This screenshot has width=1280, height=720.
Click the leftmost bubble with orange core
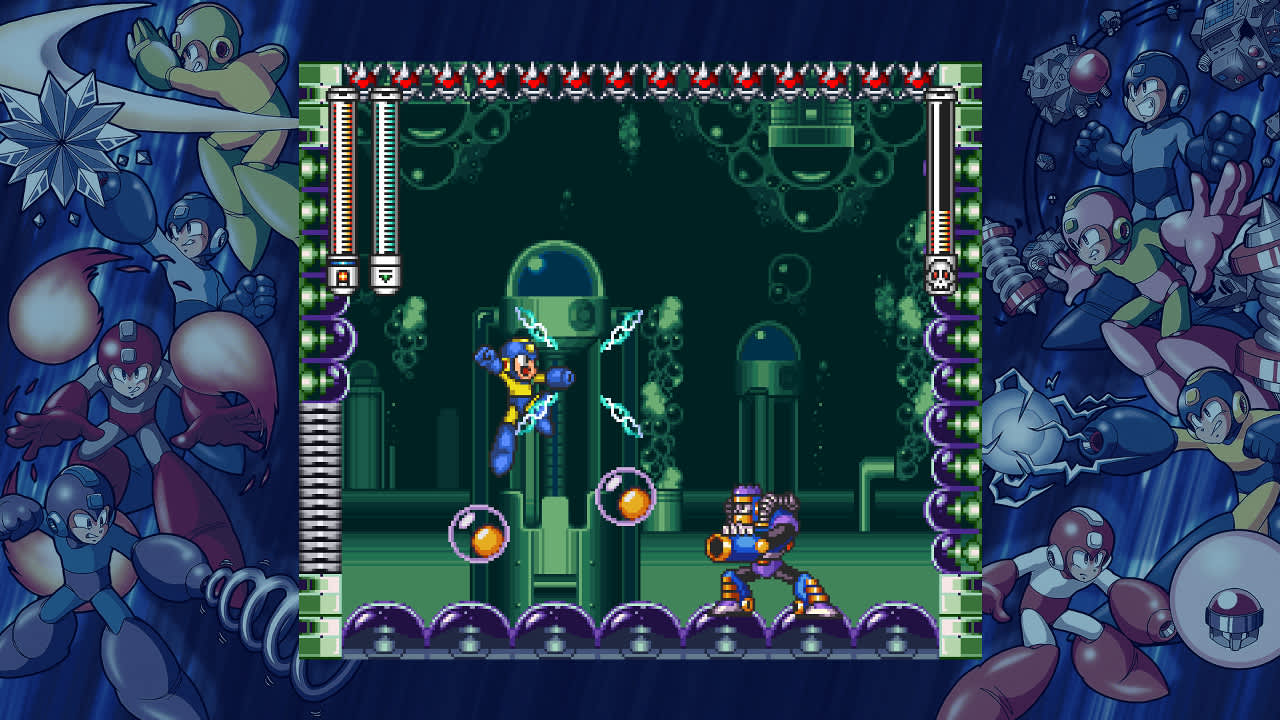tap(482, 536)
